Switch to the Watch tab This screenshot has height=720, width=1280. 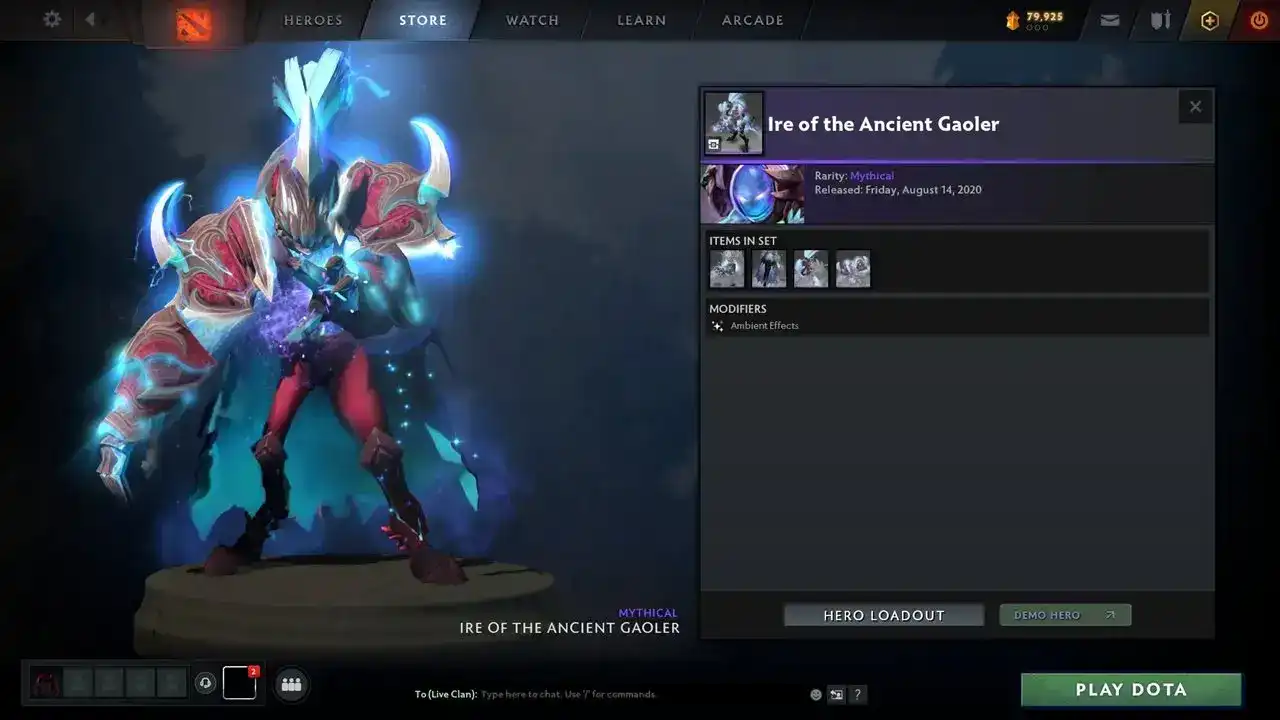(532, 20)
